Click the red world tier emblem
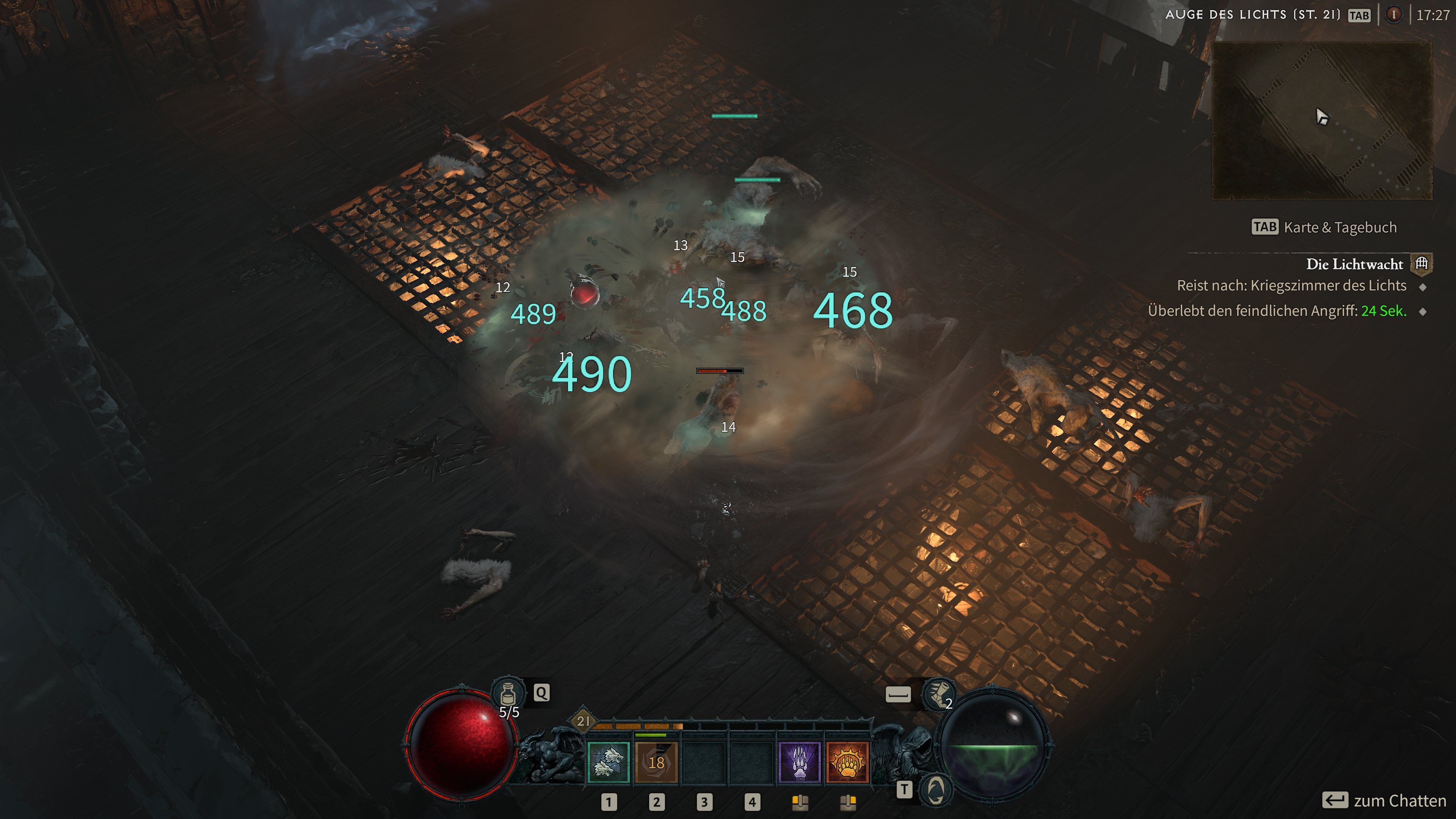This screenshot has width=1456, height=819. pyautogui.click(x=1394, y=15)
